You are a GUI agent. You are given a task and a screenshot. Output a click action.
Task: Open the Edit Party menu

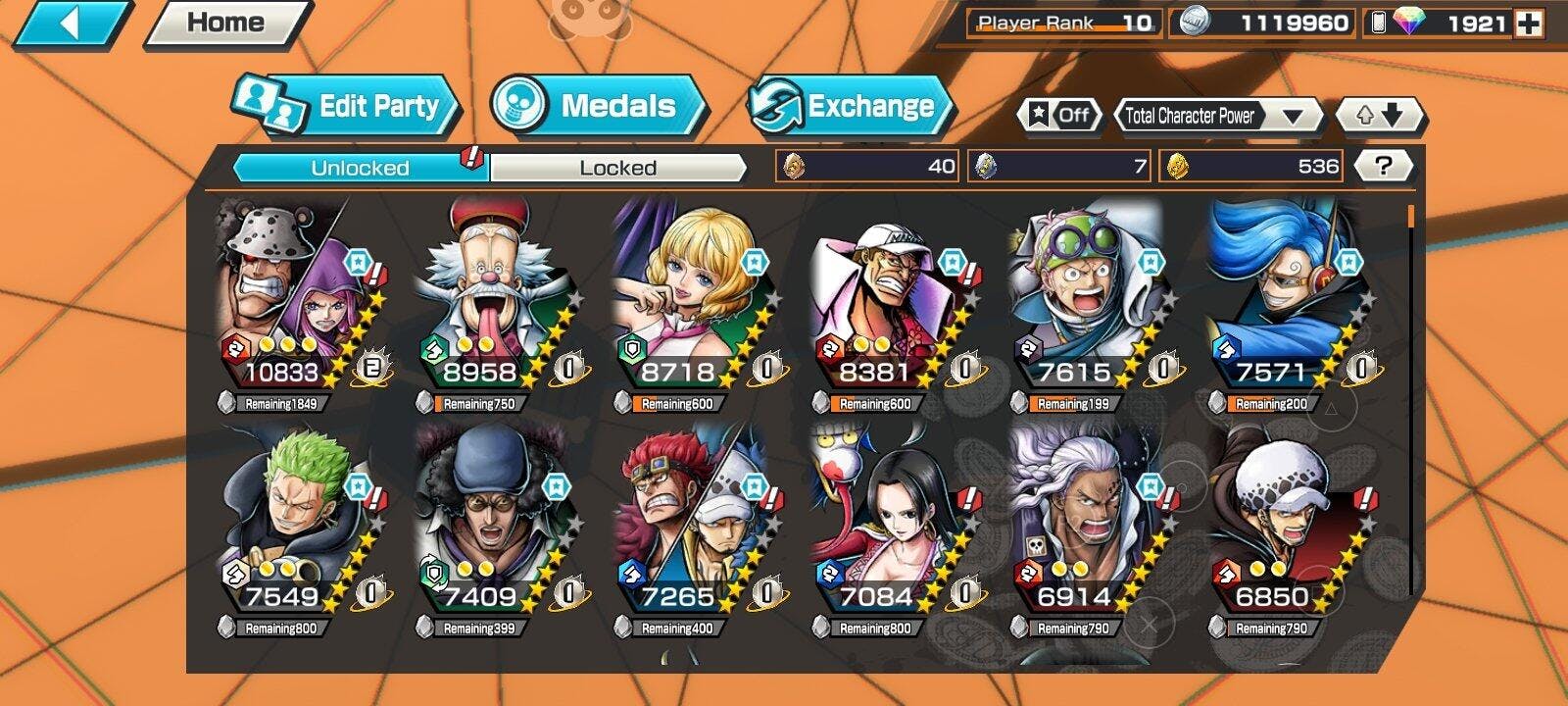[348, 106]
